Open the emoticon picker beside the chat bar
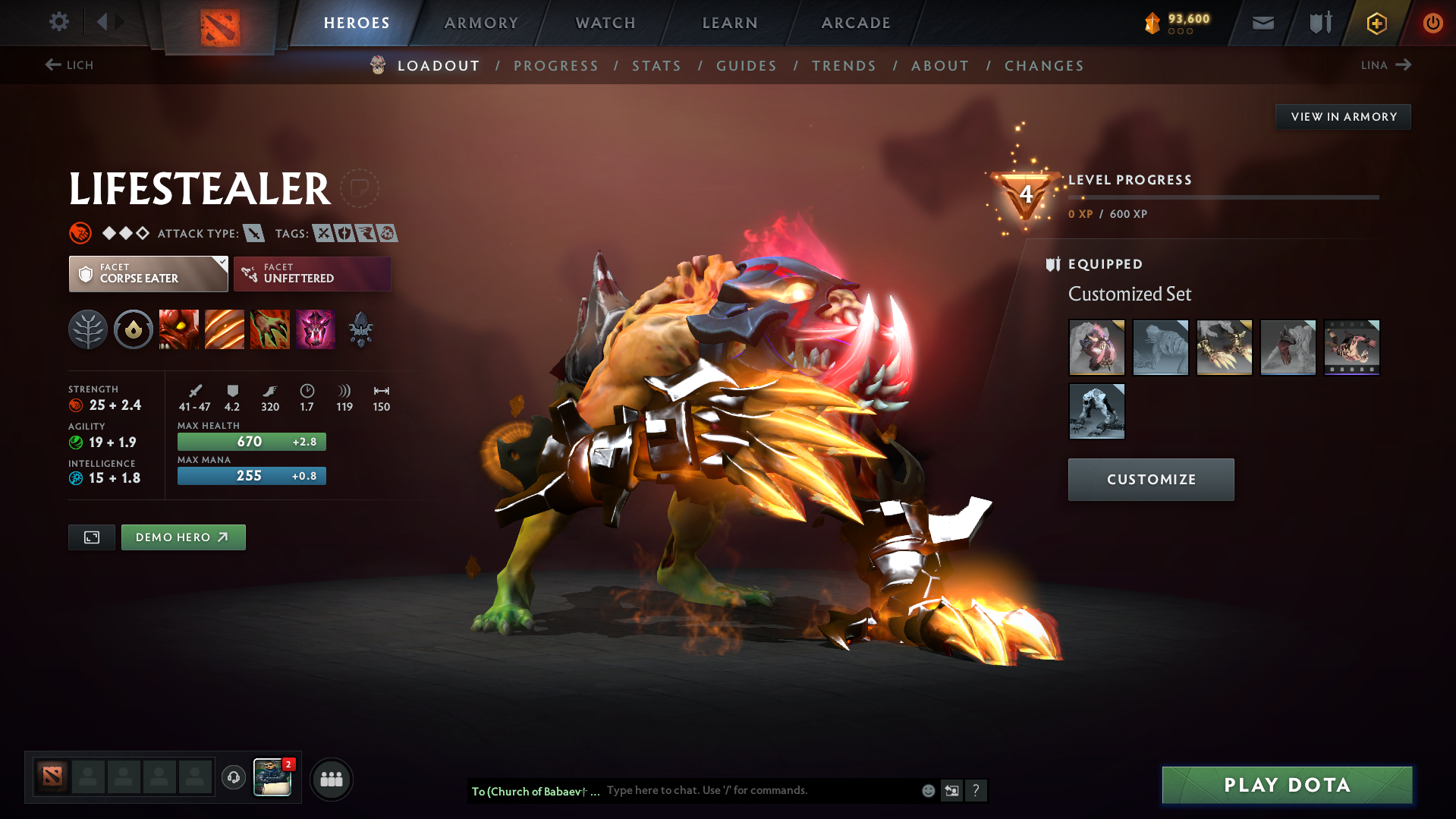 click(927, 790)
